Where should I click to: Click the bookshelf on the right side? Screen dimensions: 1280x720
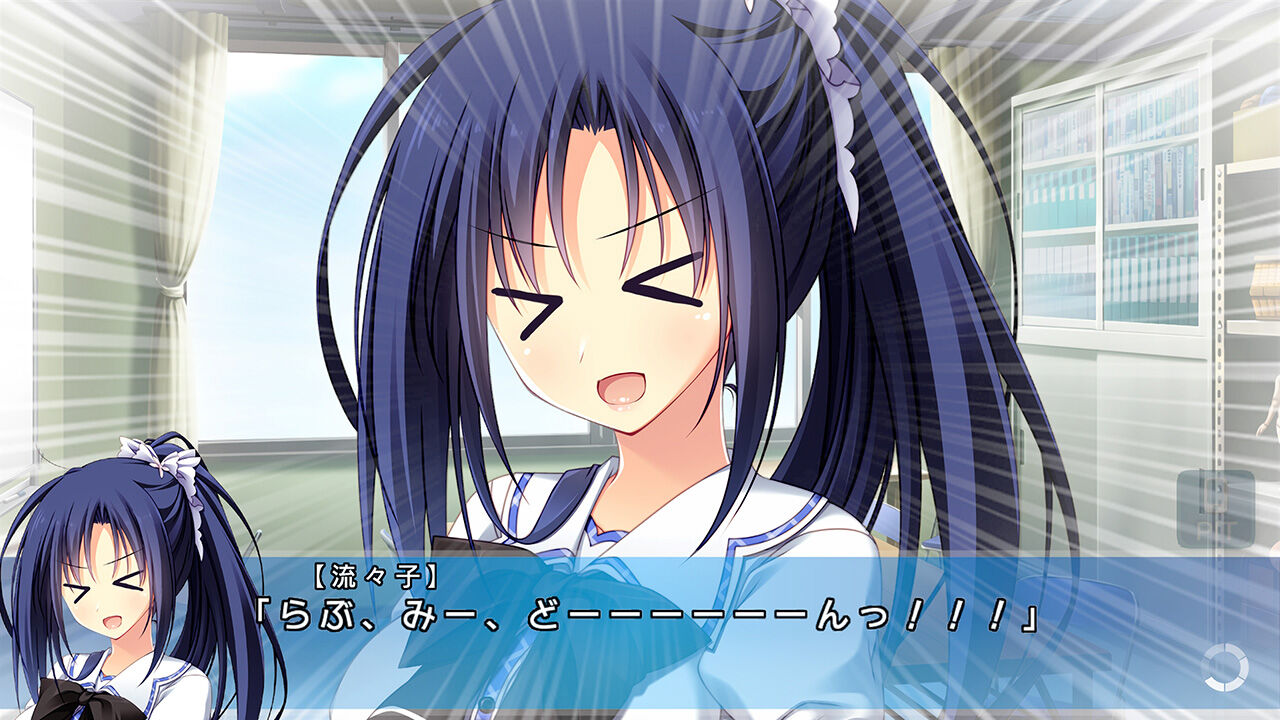pyautogui.click(x=1110, y=200)
